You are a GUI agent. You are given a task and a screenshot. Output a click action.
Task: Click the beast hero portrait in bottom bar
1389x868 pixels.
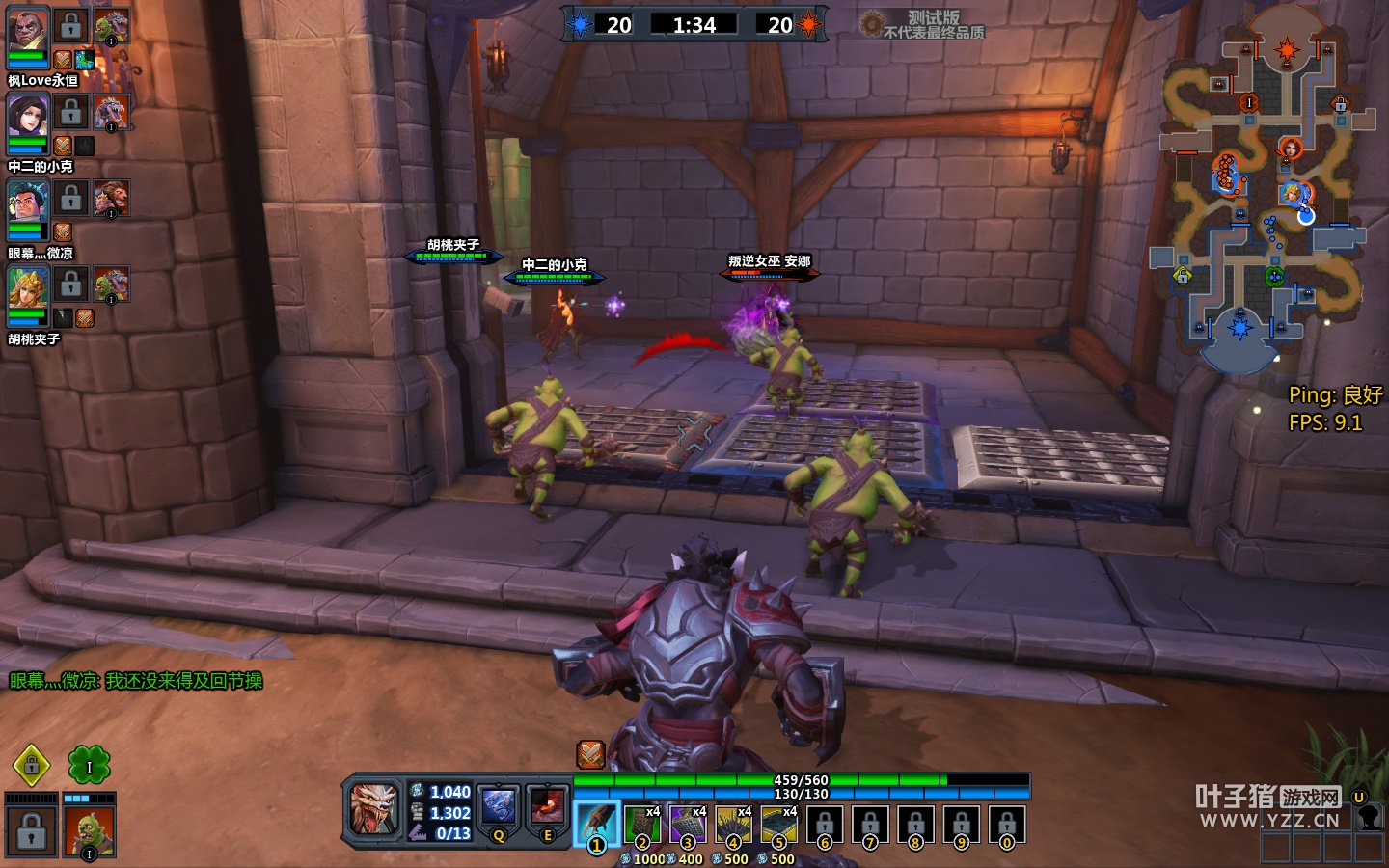click(373, 808)
